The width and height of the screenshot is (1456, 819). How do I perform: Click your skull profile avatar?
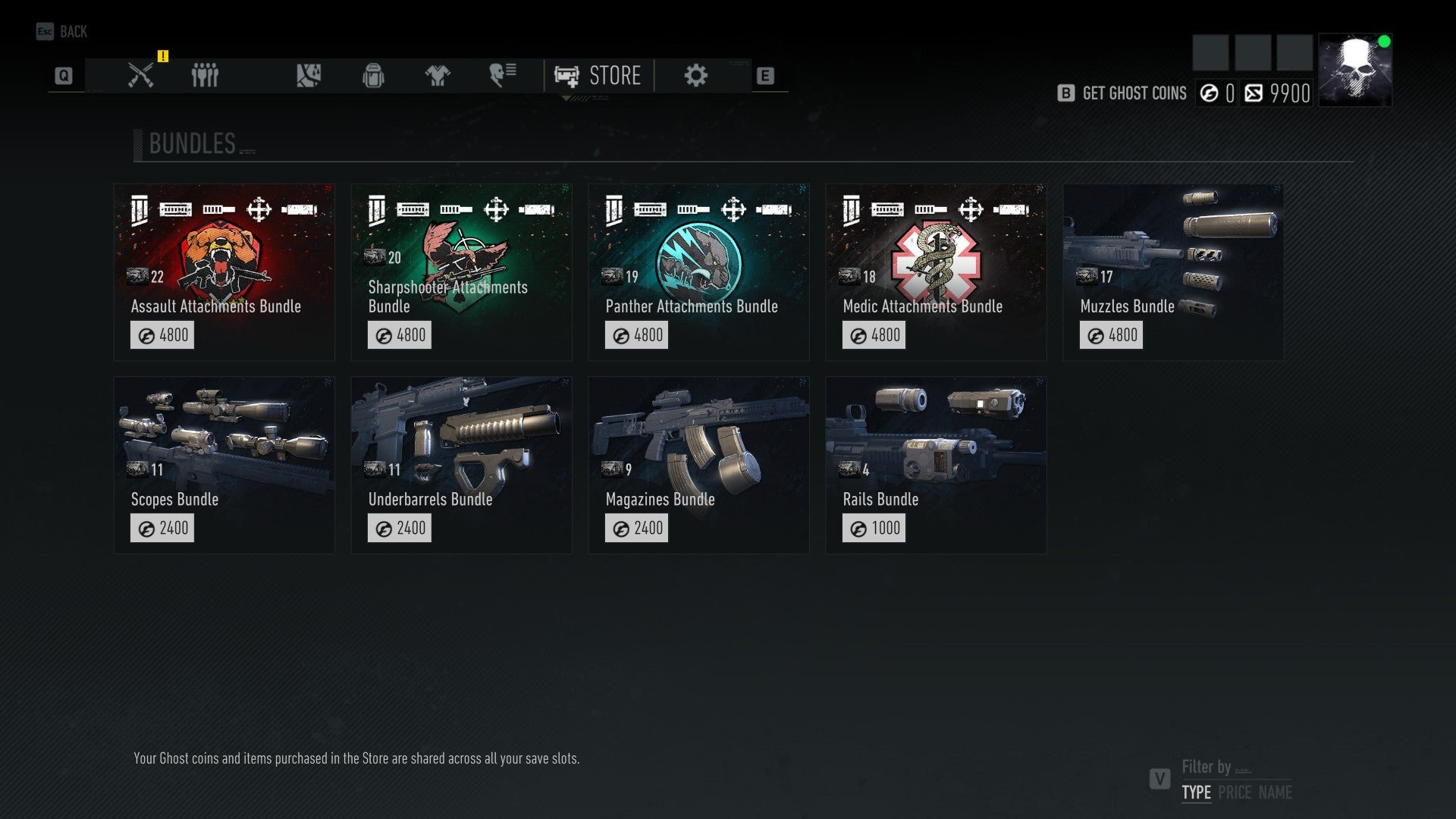1354,67
